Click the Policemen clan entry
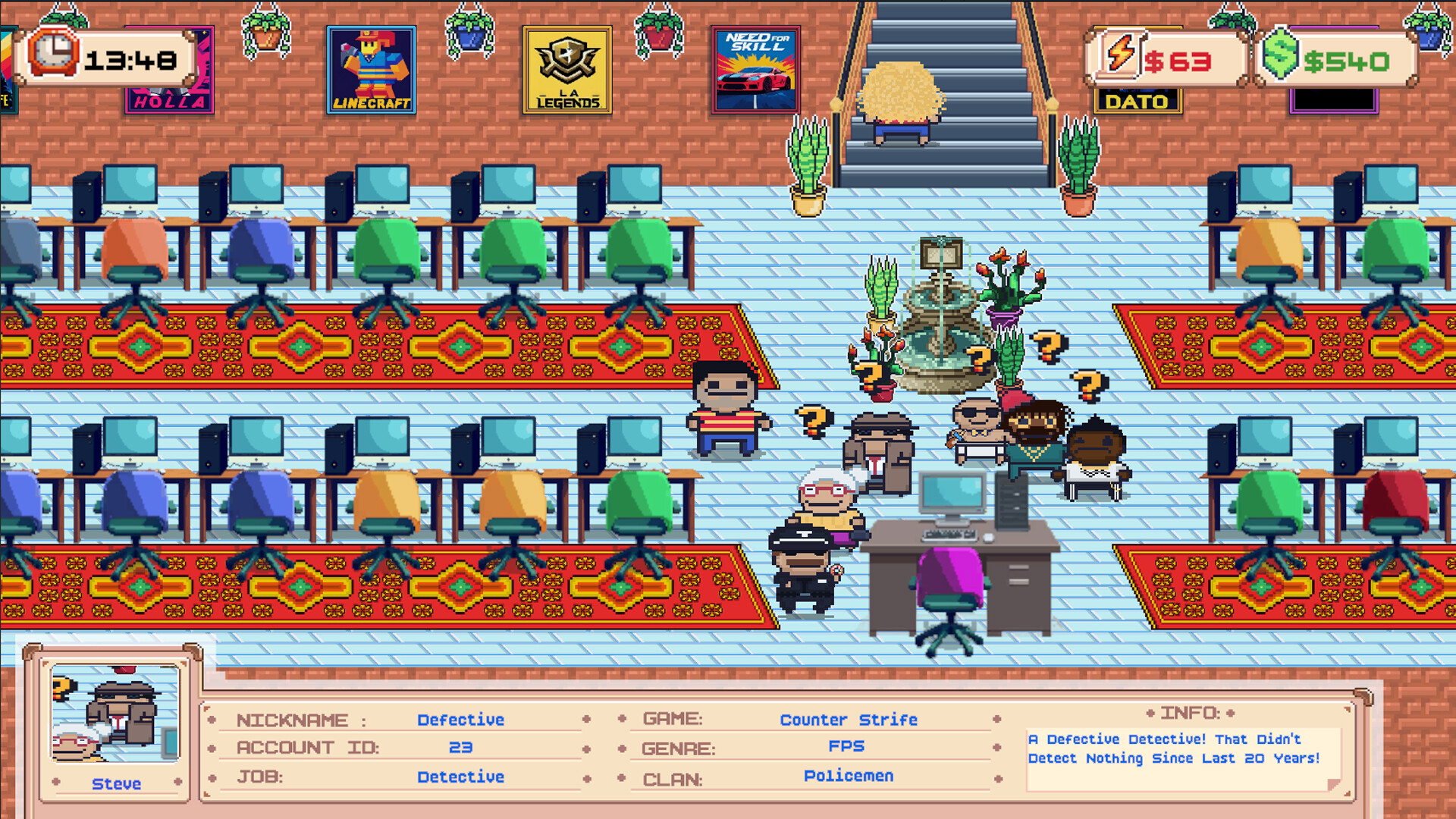Image resolution: width=1456 pixels, height=819 pixels. click(849, 776)
